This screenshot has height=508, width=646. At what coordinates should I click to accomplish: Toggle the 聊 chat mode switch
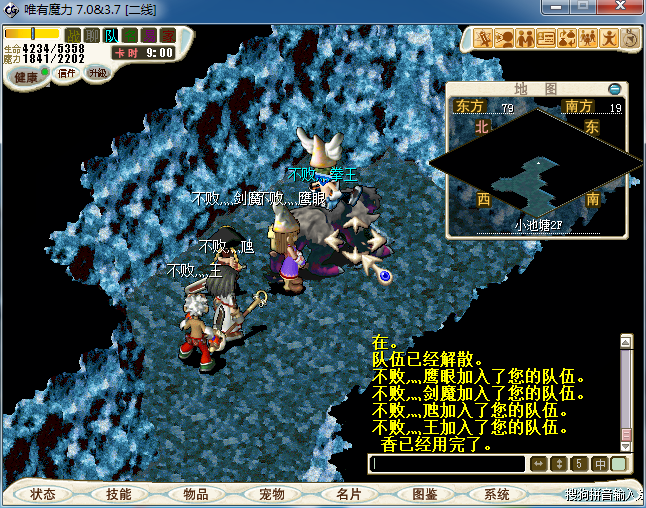[x=92, y=36]
